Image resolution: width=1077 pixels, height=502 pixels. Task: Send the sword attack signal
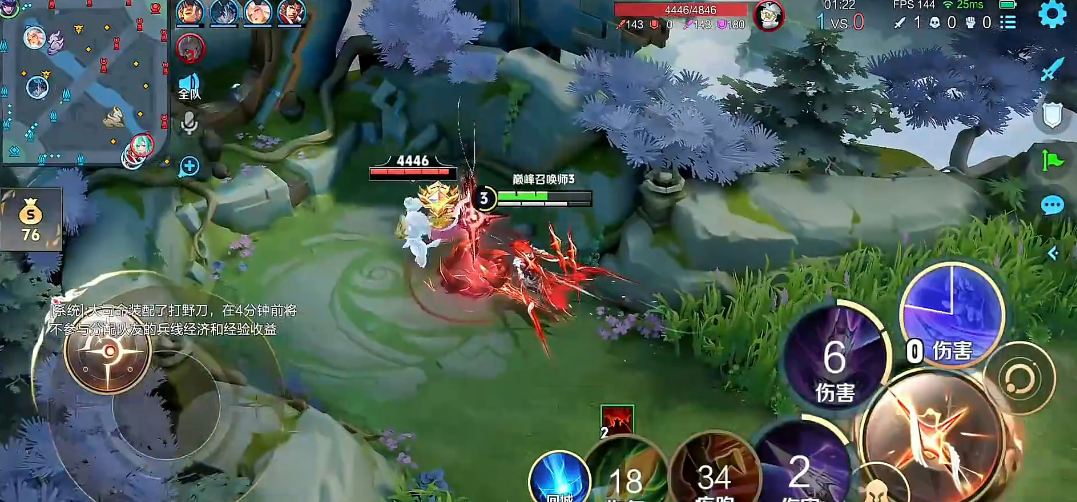1052,69
